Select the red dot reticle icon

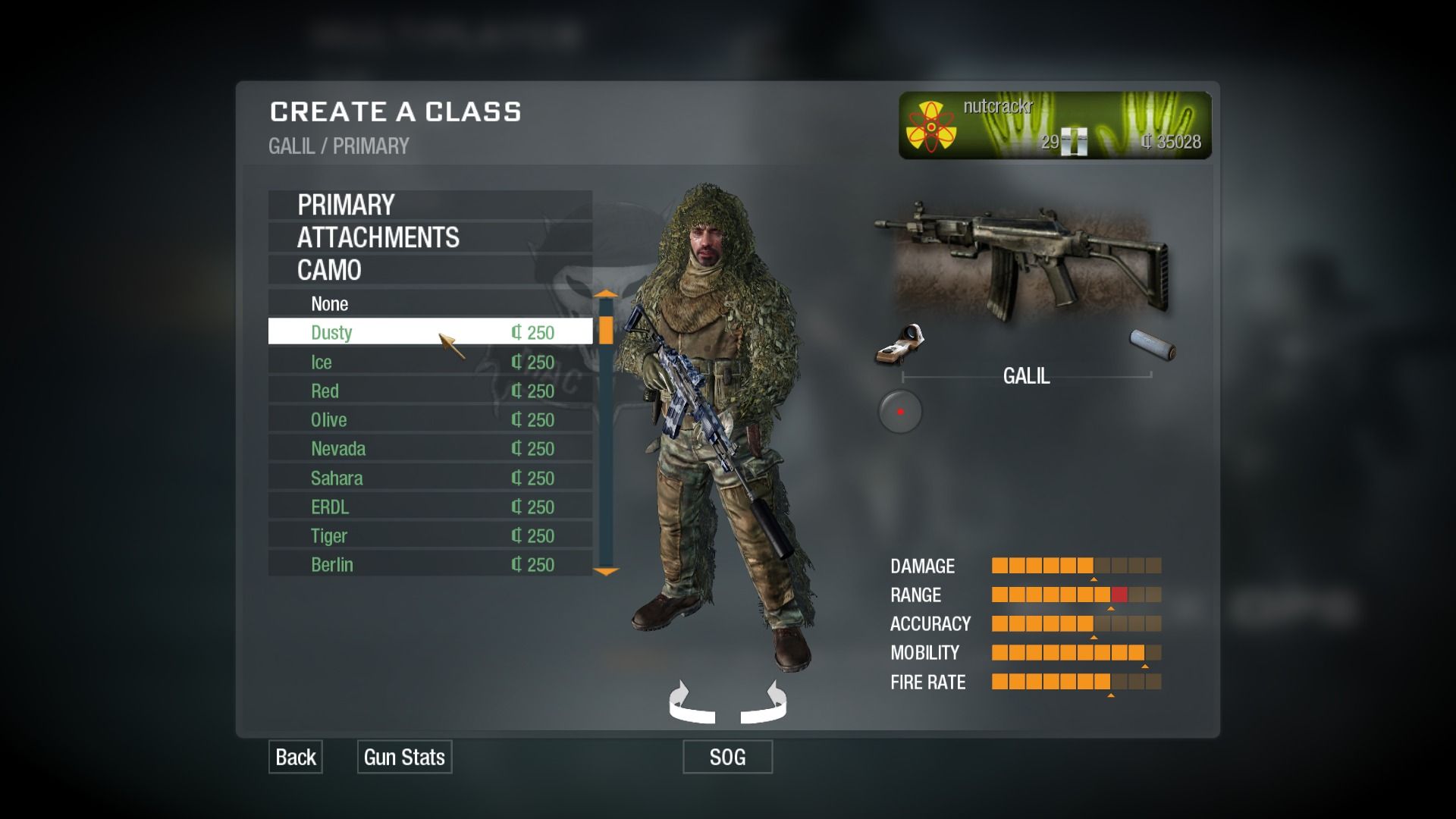pos(900,412)
